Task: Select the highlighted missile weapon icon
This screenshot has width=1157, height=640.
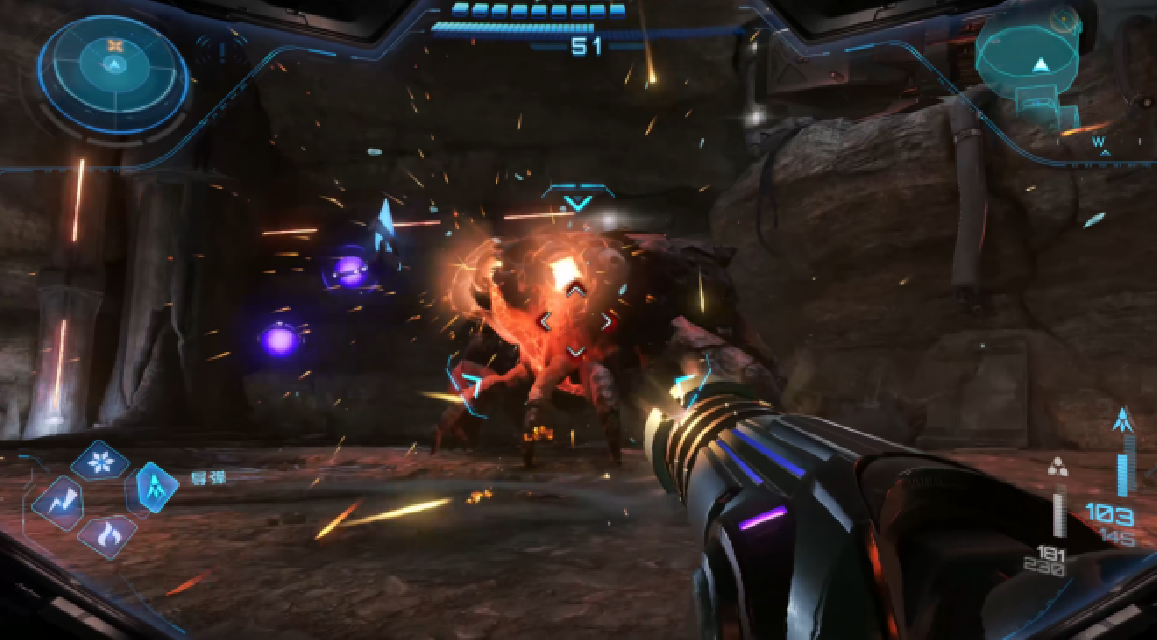Action: (156, 487)
